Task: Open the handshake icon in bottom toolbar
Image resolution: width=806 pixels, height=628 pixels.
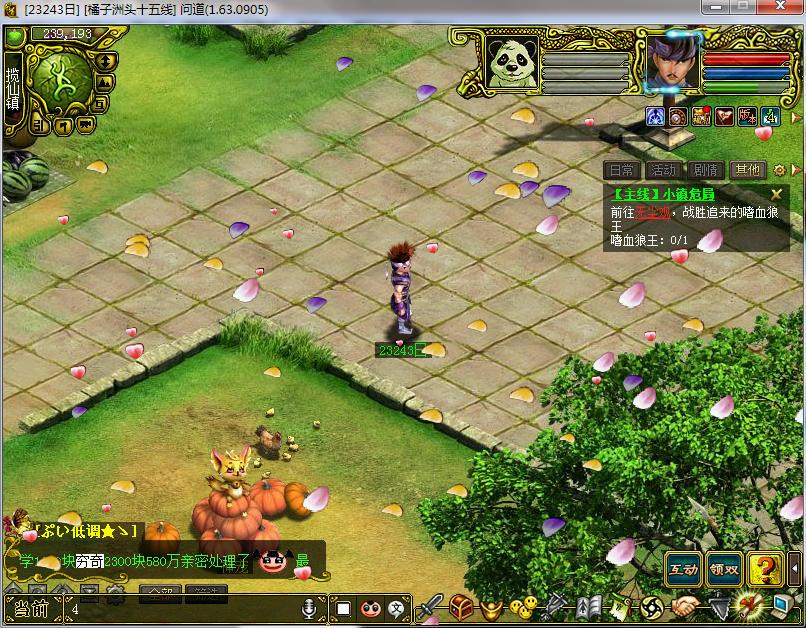Action: (x=684, y=606)
